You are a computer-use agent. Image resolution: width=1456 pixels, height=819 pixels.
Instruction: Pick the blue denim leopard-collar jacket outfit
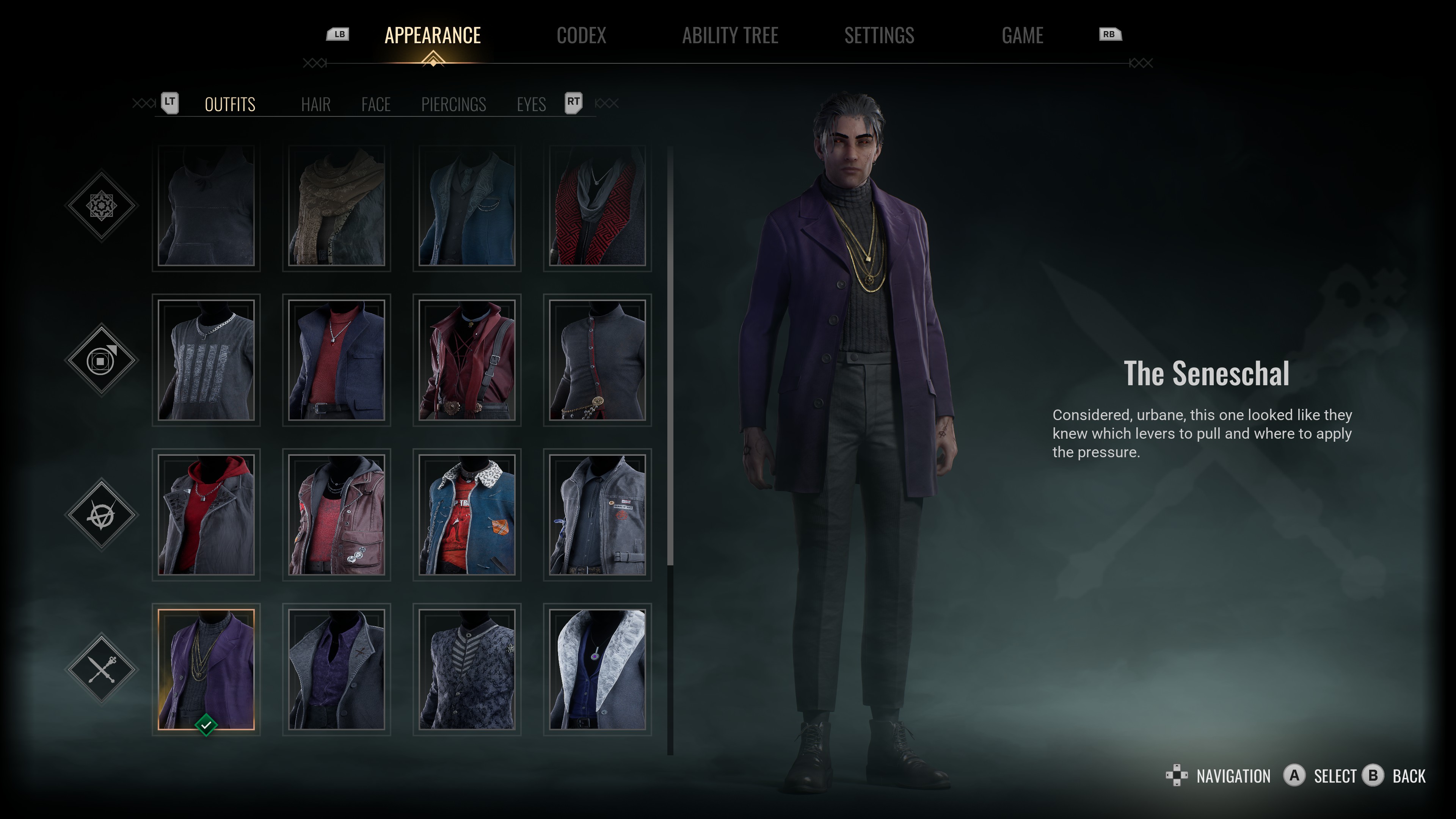(x=467, y=515)
